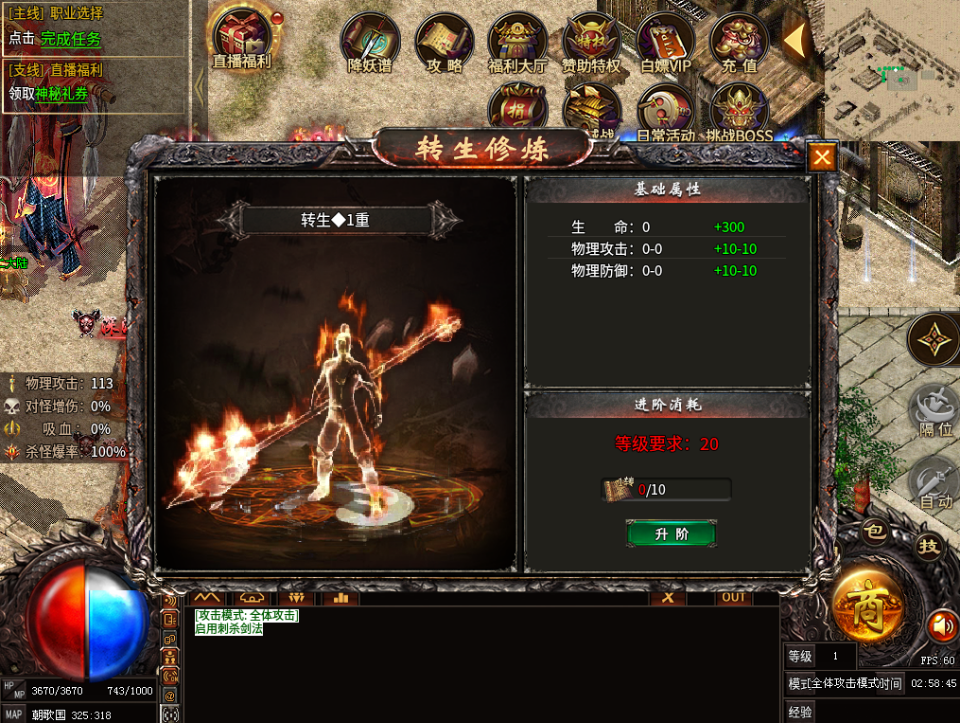Open the 降妖谱 menu icon
The image size is (961, 724).
(371, 41)
